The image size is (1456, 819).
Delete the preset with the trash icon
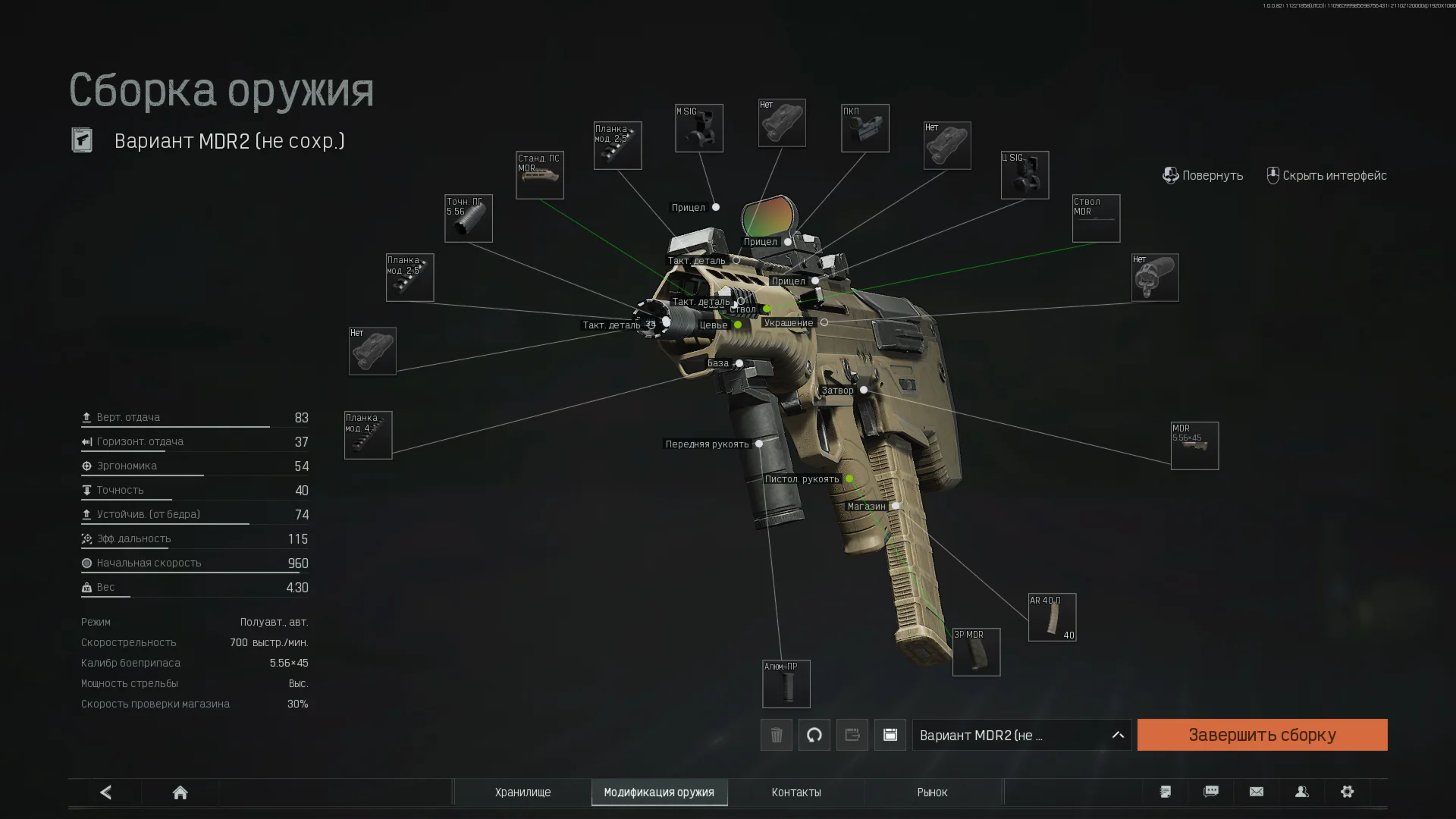(777, 735)
